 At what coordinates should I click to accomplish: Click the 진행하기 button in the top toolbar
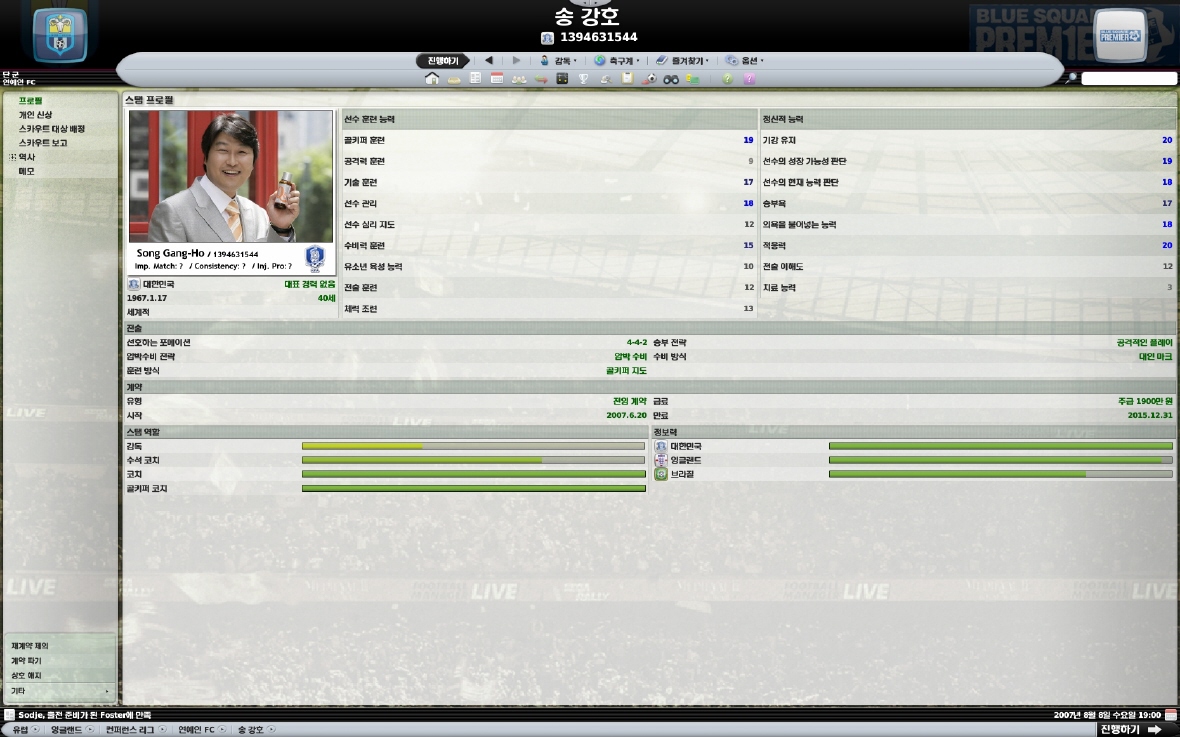pos(442,60)
